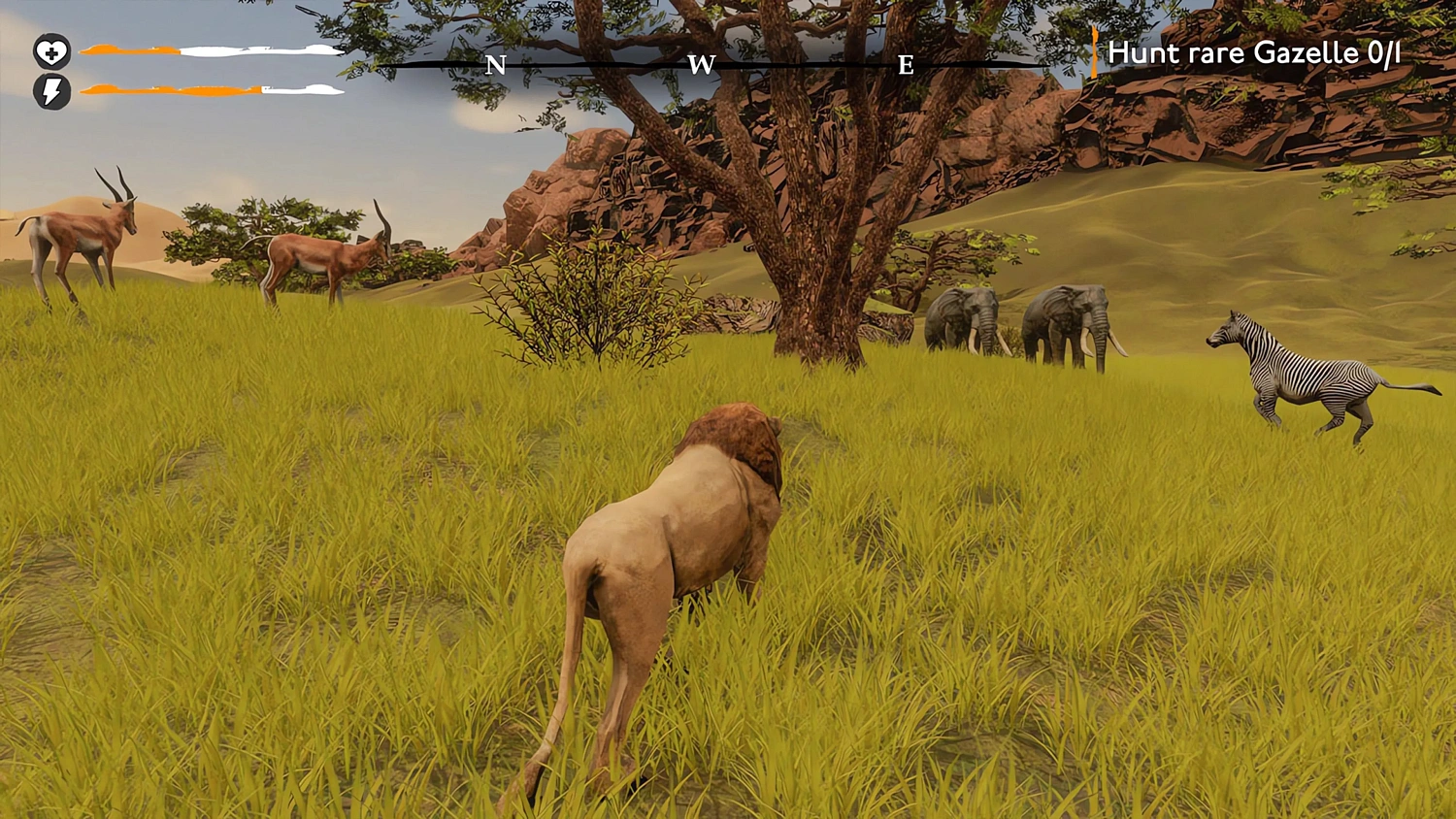
Task: Click the stamina bar
Action: pos(214,88)
